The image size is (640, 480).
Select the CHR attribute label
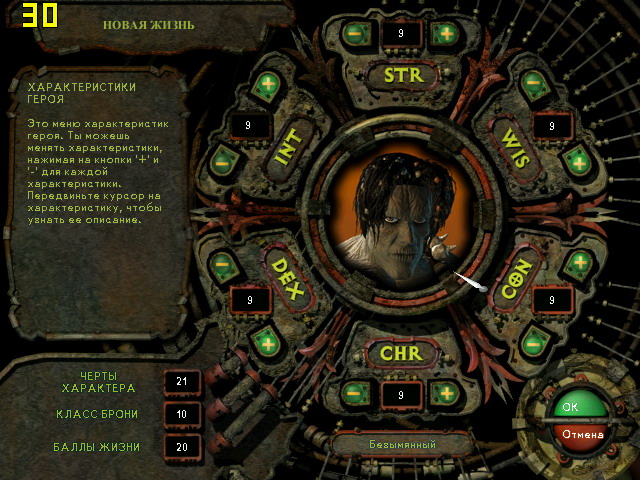[403, 353]
